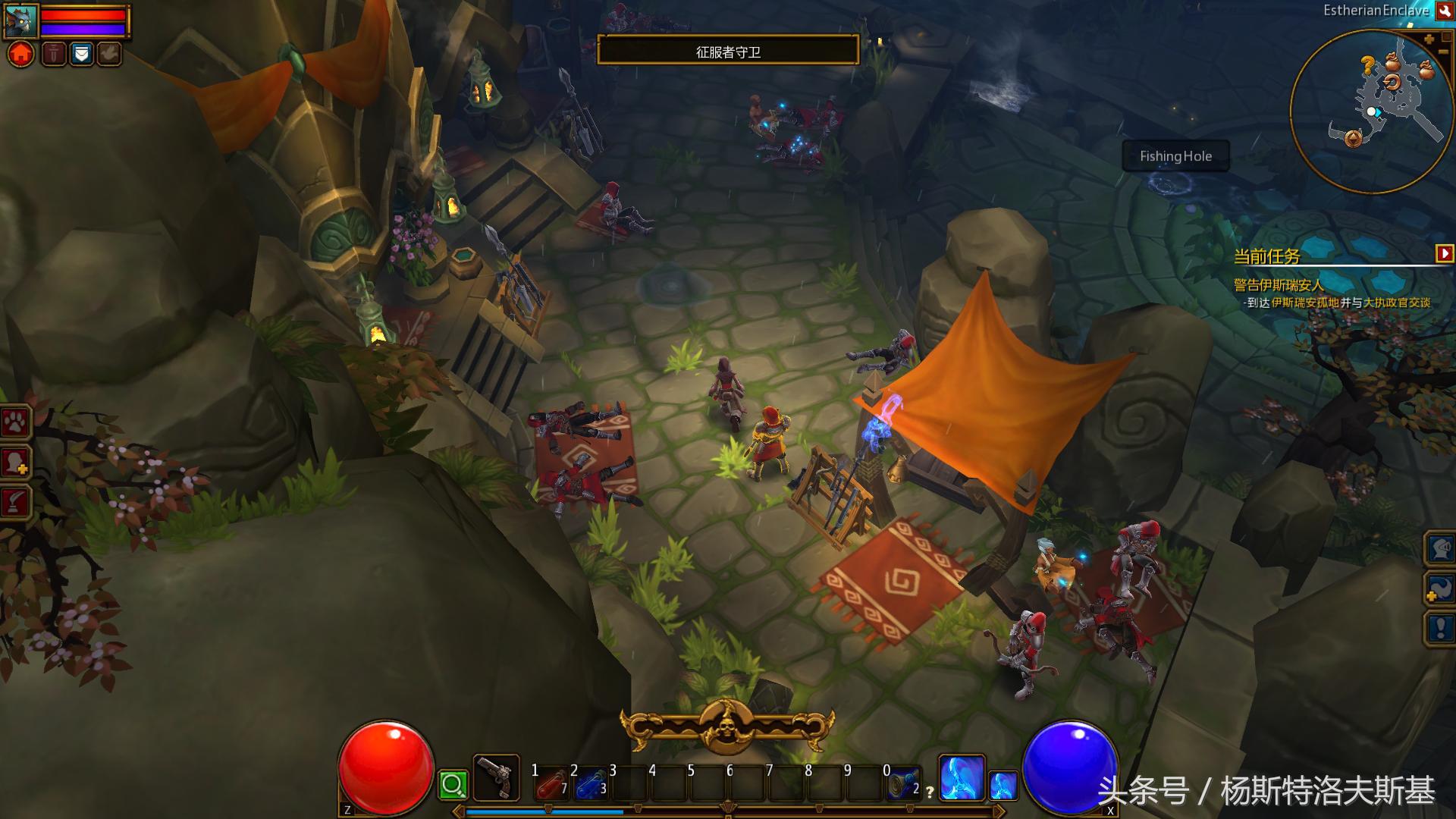Open the wrench settings button
This screenshot has width=1456, height=819.
tap(1444, 11)
